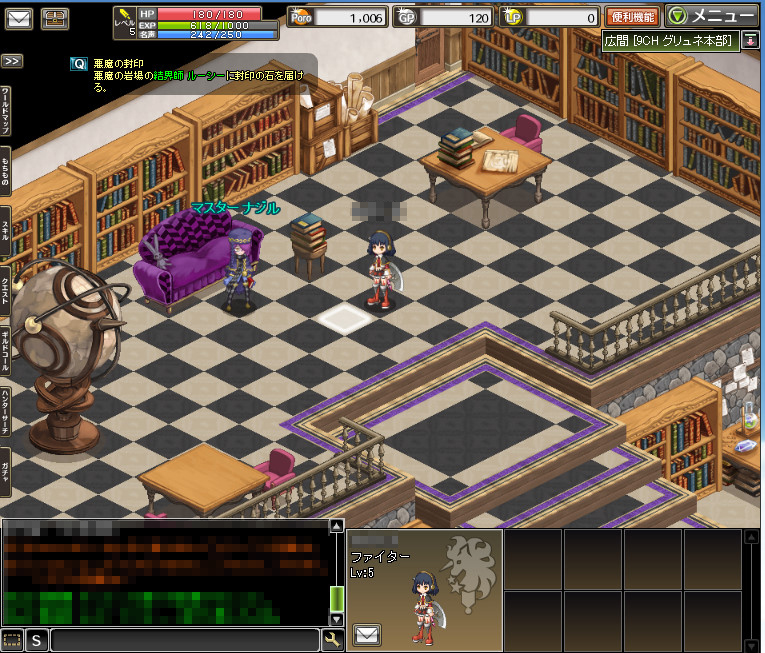The height and width of the screenshot is (653, 765).
Task: Click the chat text input field
Action: (185, 640)
